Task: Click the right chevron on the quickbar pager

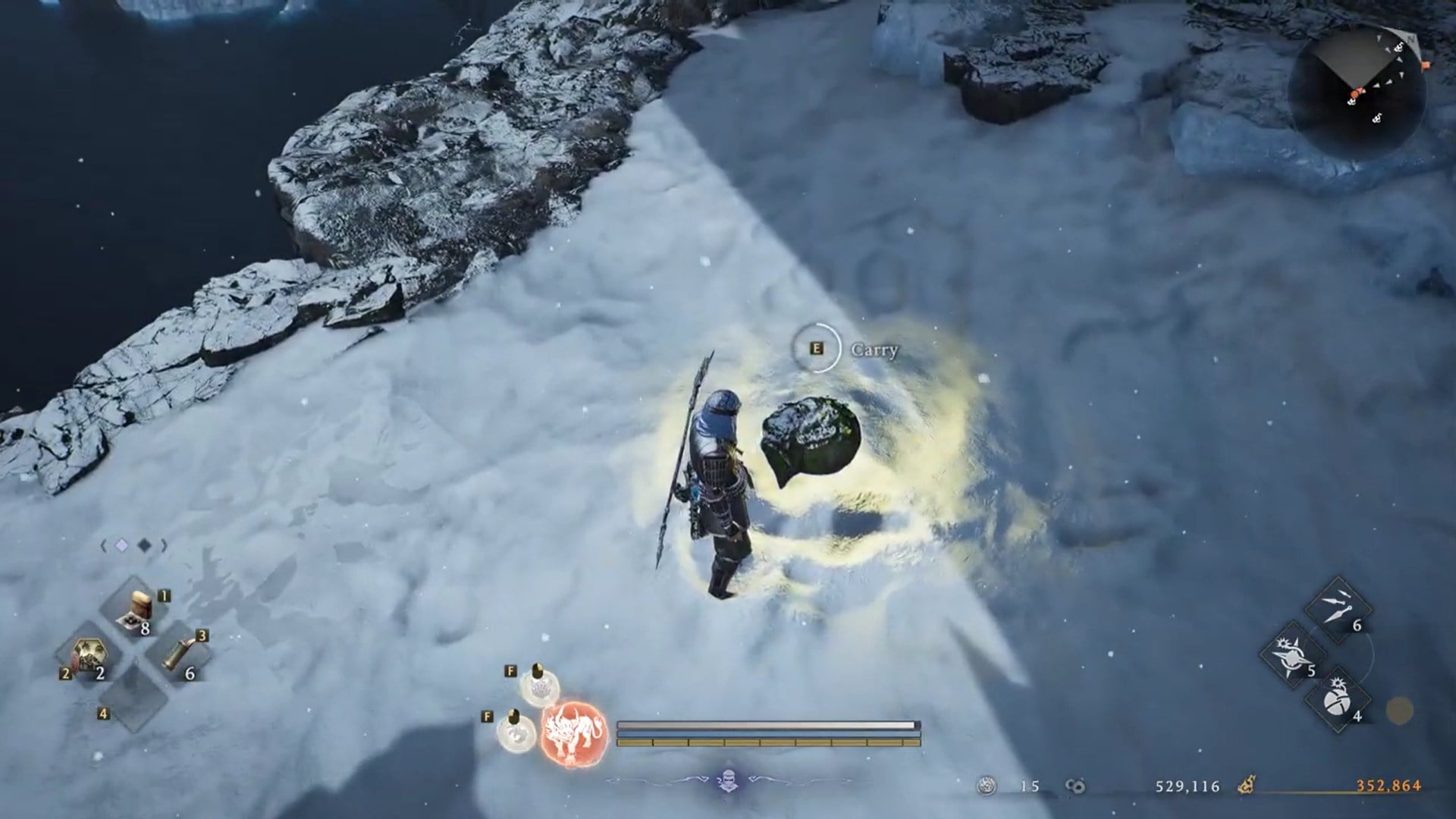Action: coord(164,544)
